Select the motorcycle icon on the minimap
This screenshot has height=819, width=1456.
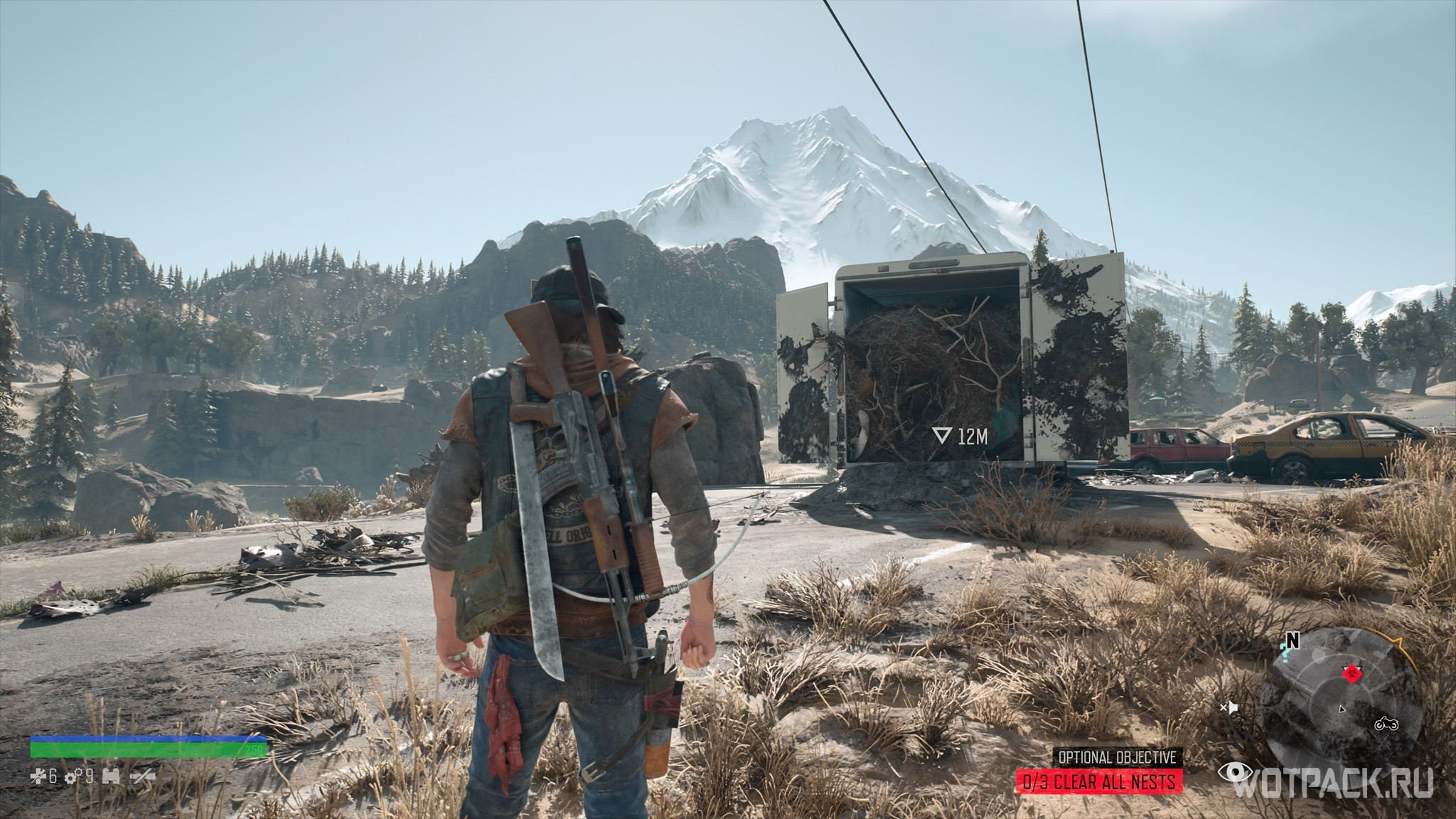[x=1387, y=724]
